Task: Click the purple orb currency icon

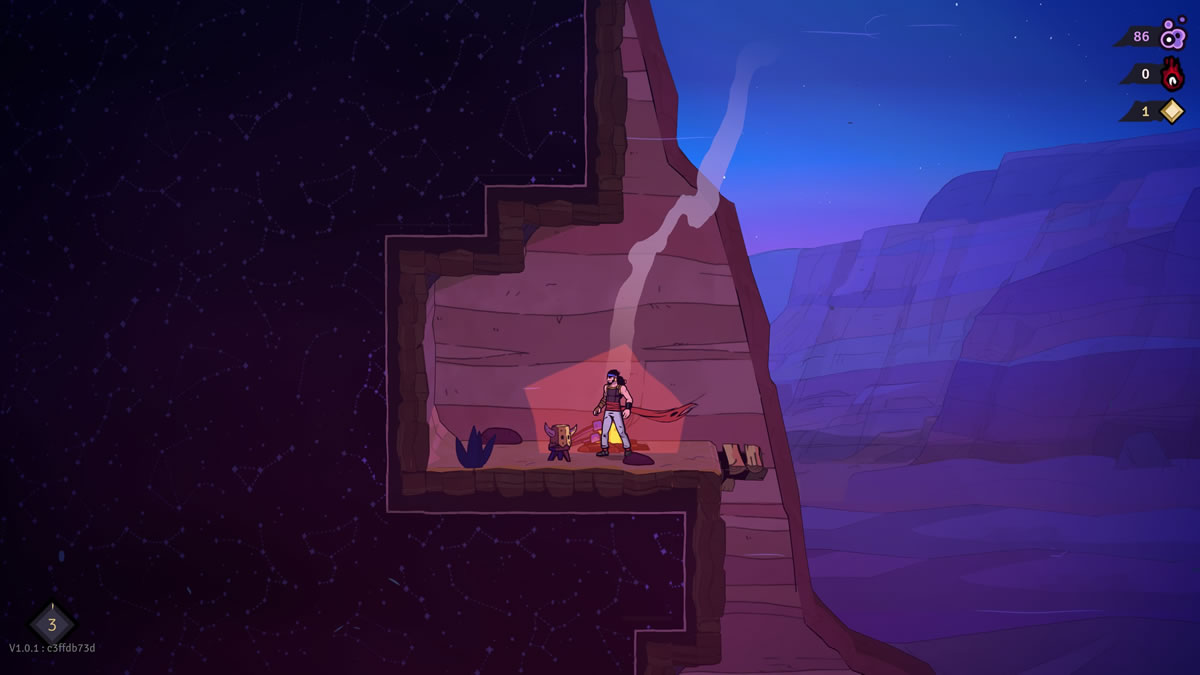Action: click(x=1172, y=35)
